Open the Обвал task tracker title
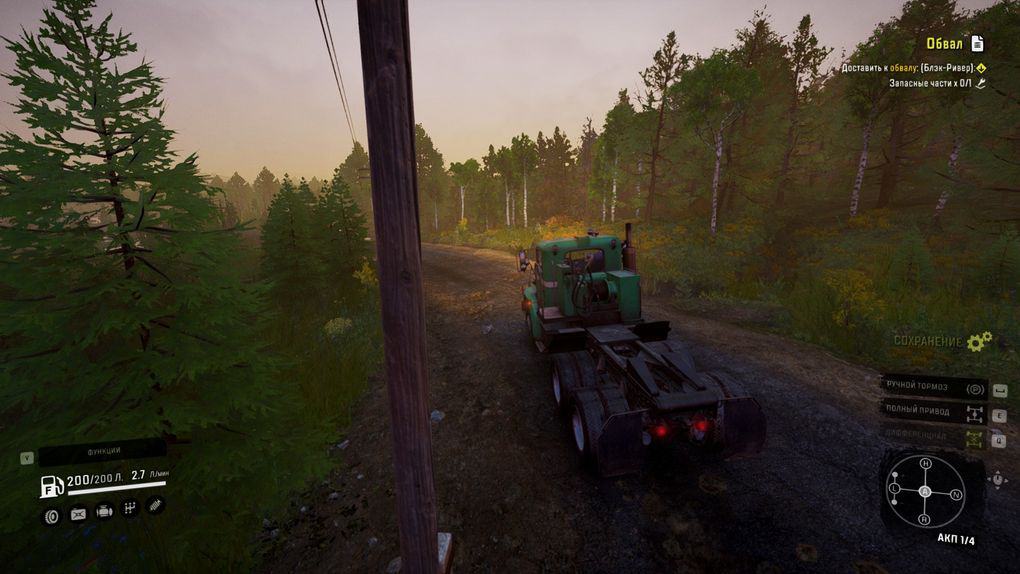Viewport: 1020px width, 574px height. [x=945, y=43]
